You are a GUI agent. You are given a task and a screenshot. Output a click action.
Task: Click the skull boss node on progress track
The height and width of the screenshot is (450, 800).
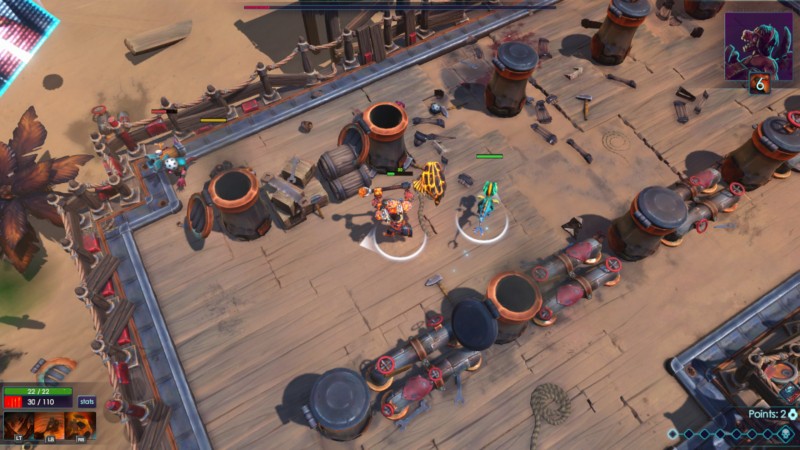pos(786,434)
